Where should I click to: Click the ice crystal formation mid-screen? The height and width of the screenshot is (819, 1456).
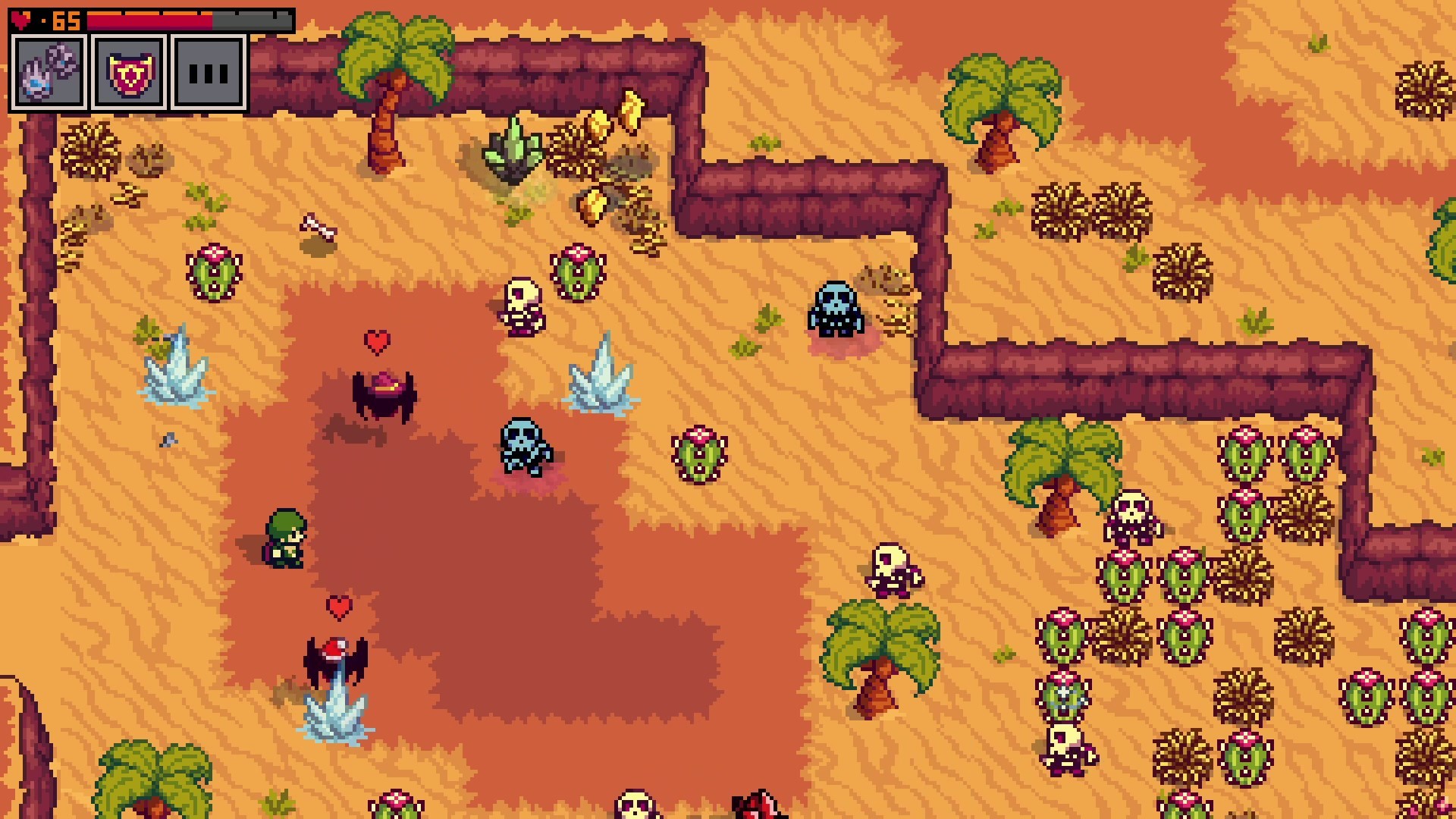[x=599, y=383]
